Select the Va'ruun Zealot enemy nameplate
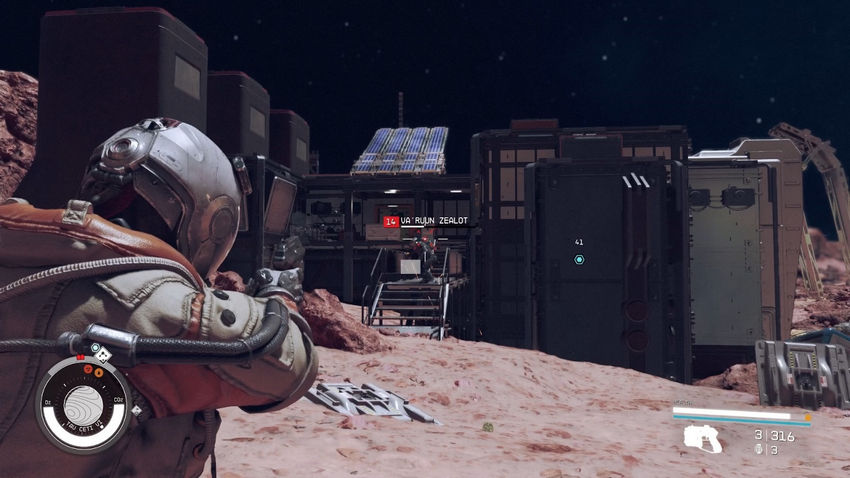This screenshot has height=478, width=850. pos(427,221)
